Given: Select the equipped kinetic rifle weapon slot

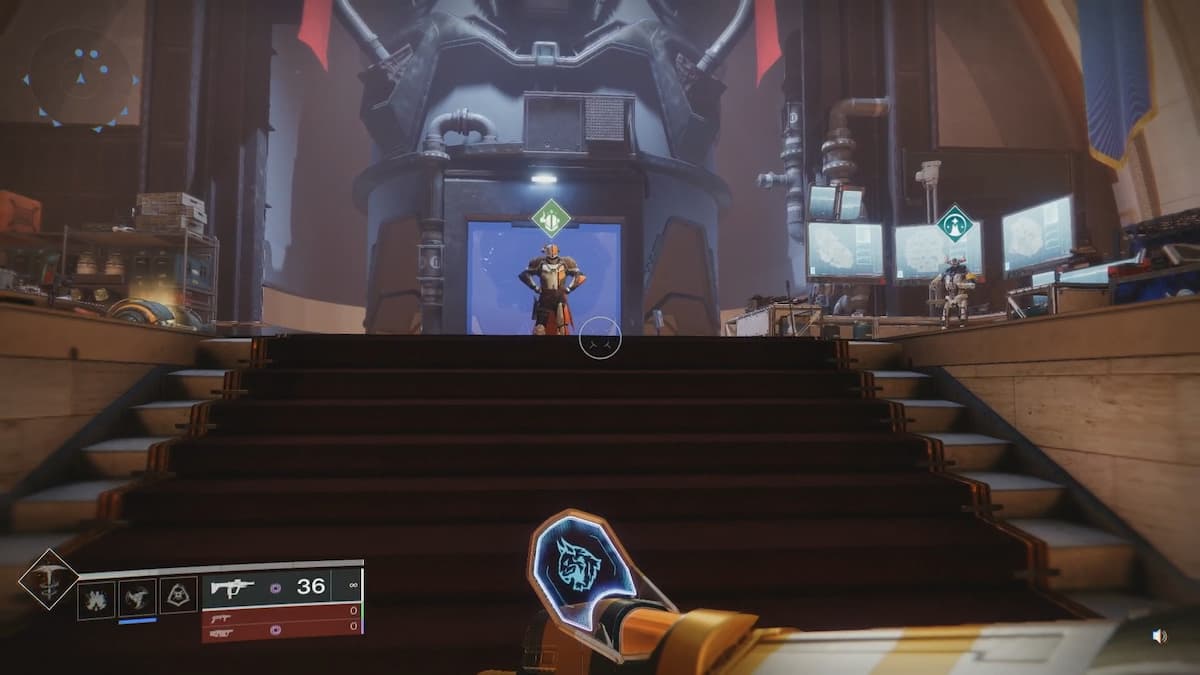Looking at the screenshot, I should [x=282, y=587].
